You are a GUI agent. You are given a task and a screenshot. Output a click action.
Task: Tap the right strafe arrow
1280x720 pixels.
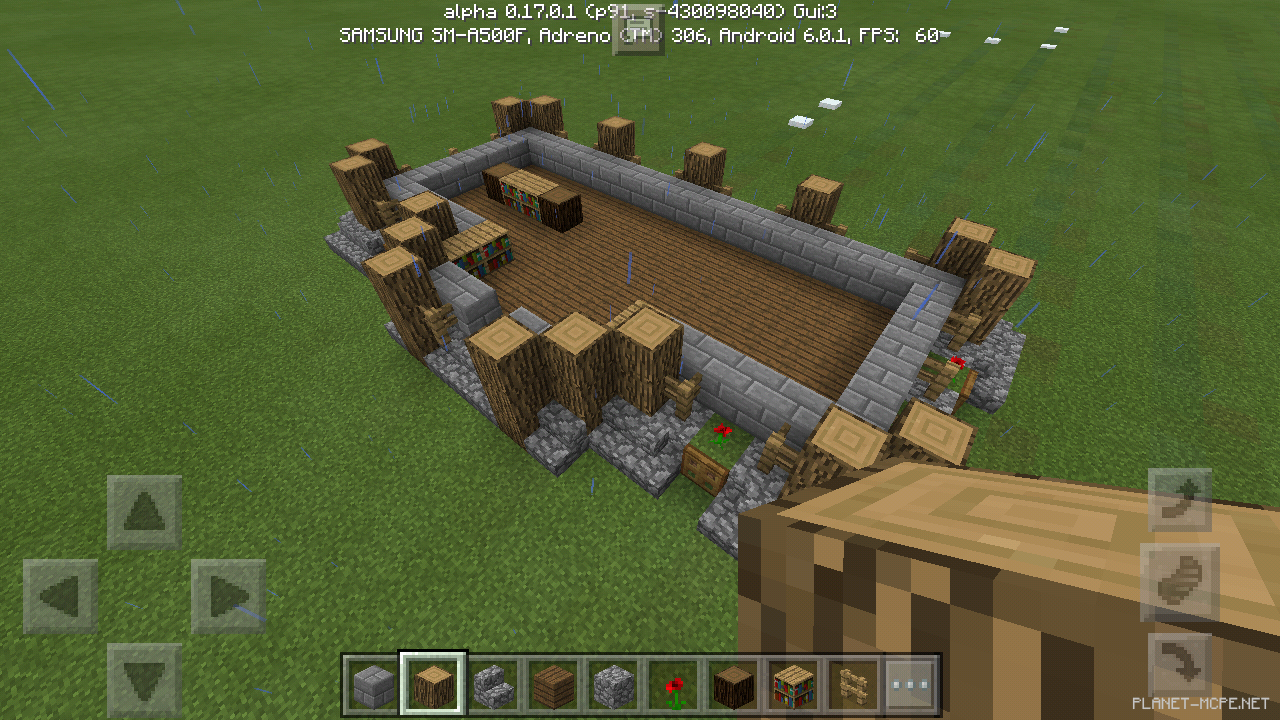coord(228,594)
